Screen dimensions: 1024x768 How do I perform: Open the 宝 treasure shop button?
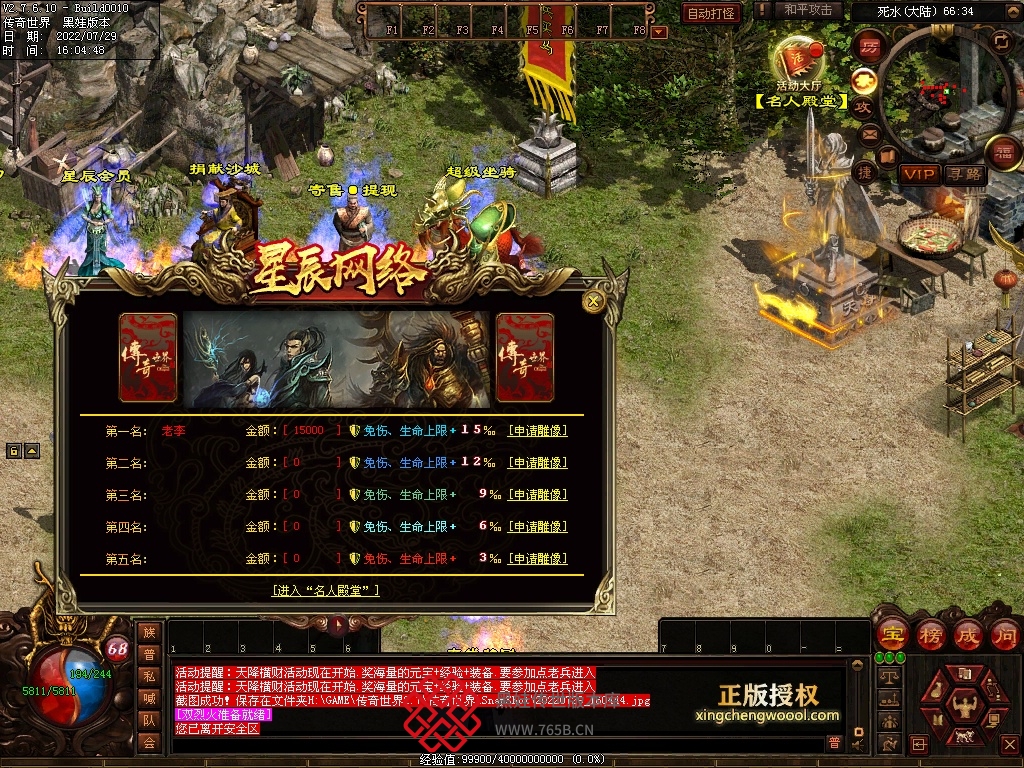coord(891,634)
